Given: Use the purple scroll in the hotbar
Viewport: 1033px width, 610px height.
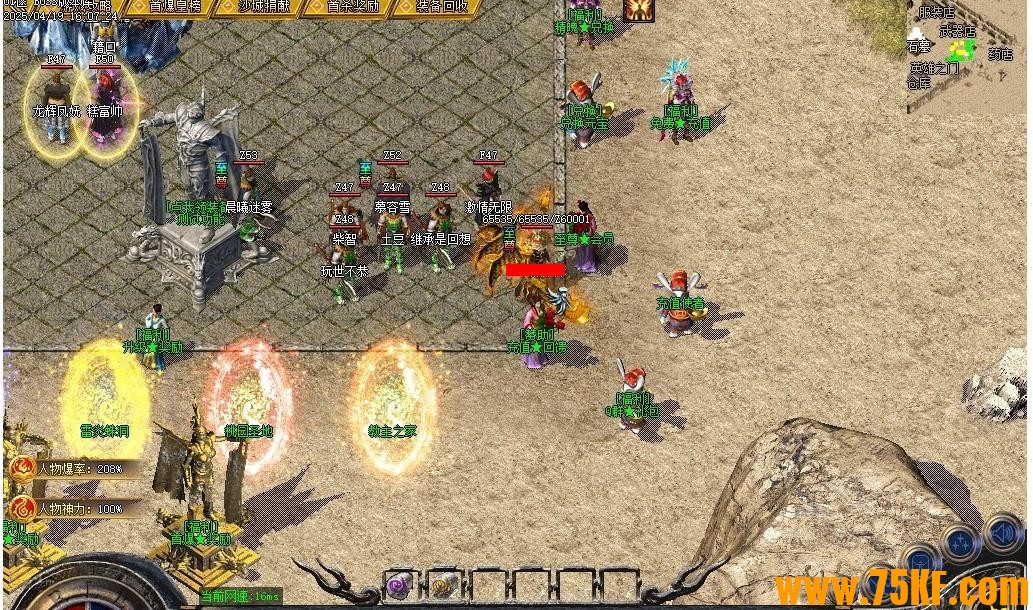Looking at the screenshot, I should click(400, 585).
